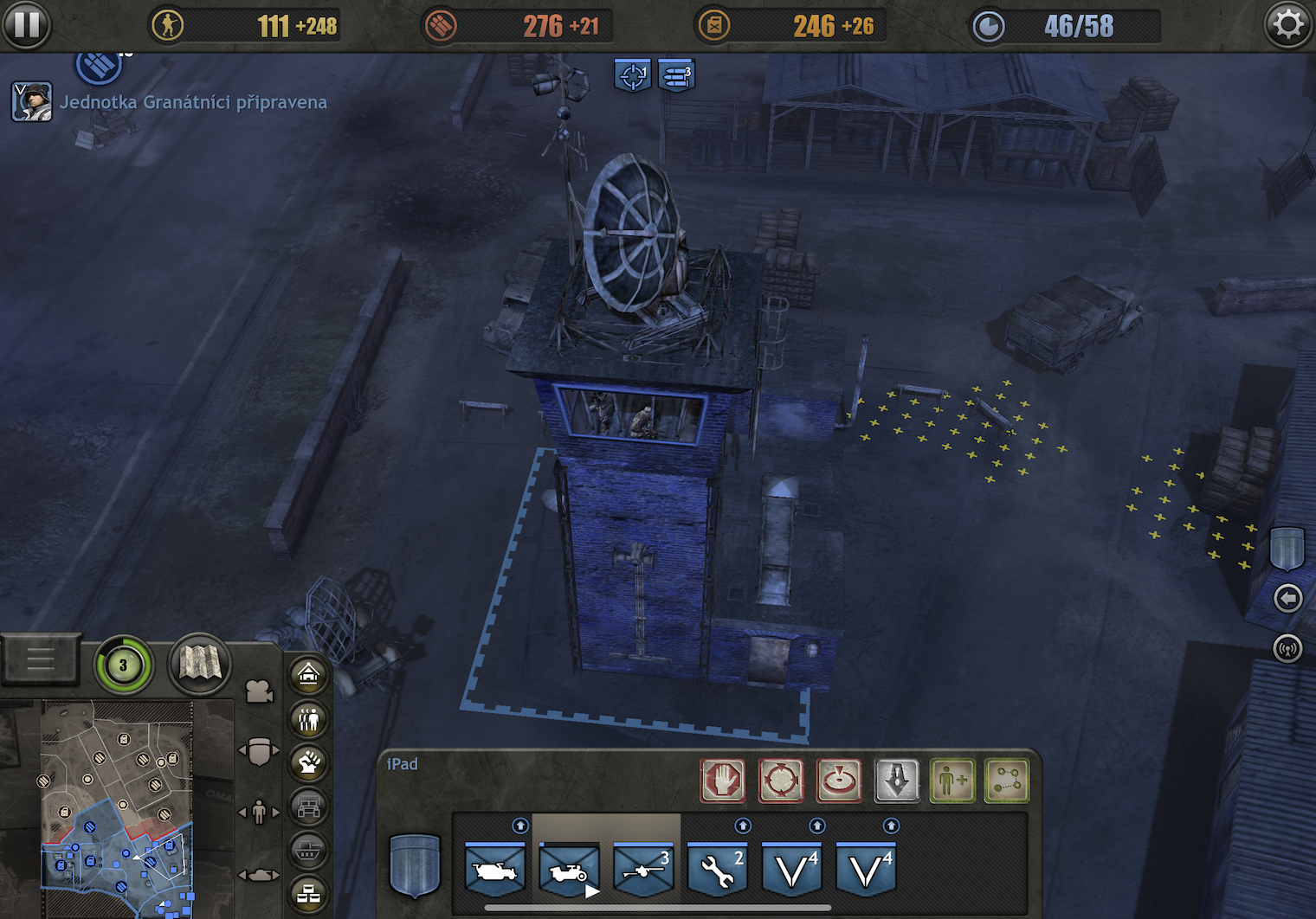Toggle the movie camera view icon
Image resolution: width=1316 pixels, height=919 pixels.
[258, 691]
